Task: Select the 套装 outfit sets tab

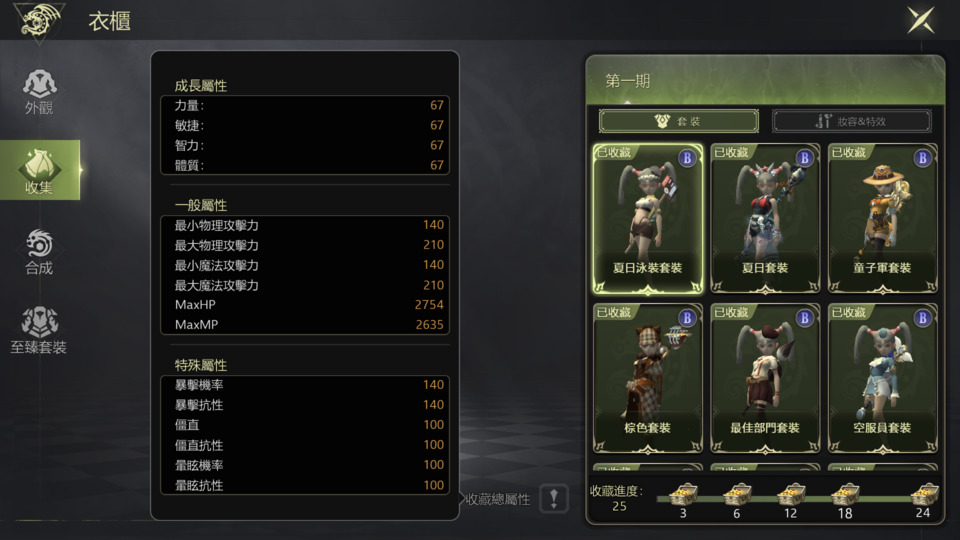Action: (678, 121)
